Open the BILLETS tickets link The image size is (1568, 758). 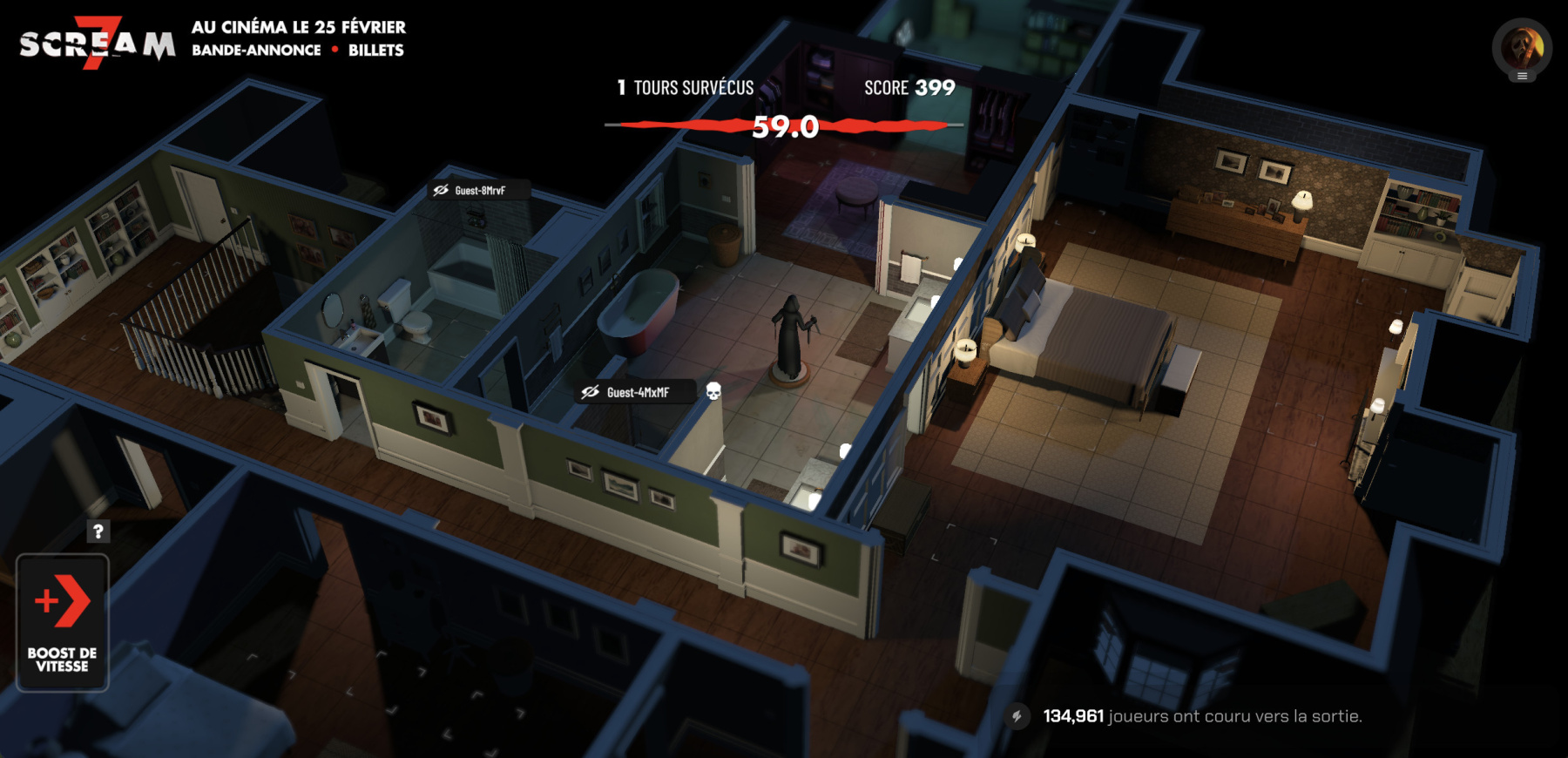(375, 51)
